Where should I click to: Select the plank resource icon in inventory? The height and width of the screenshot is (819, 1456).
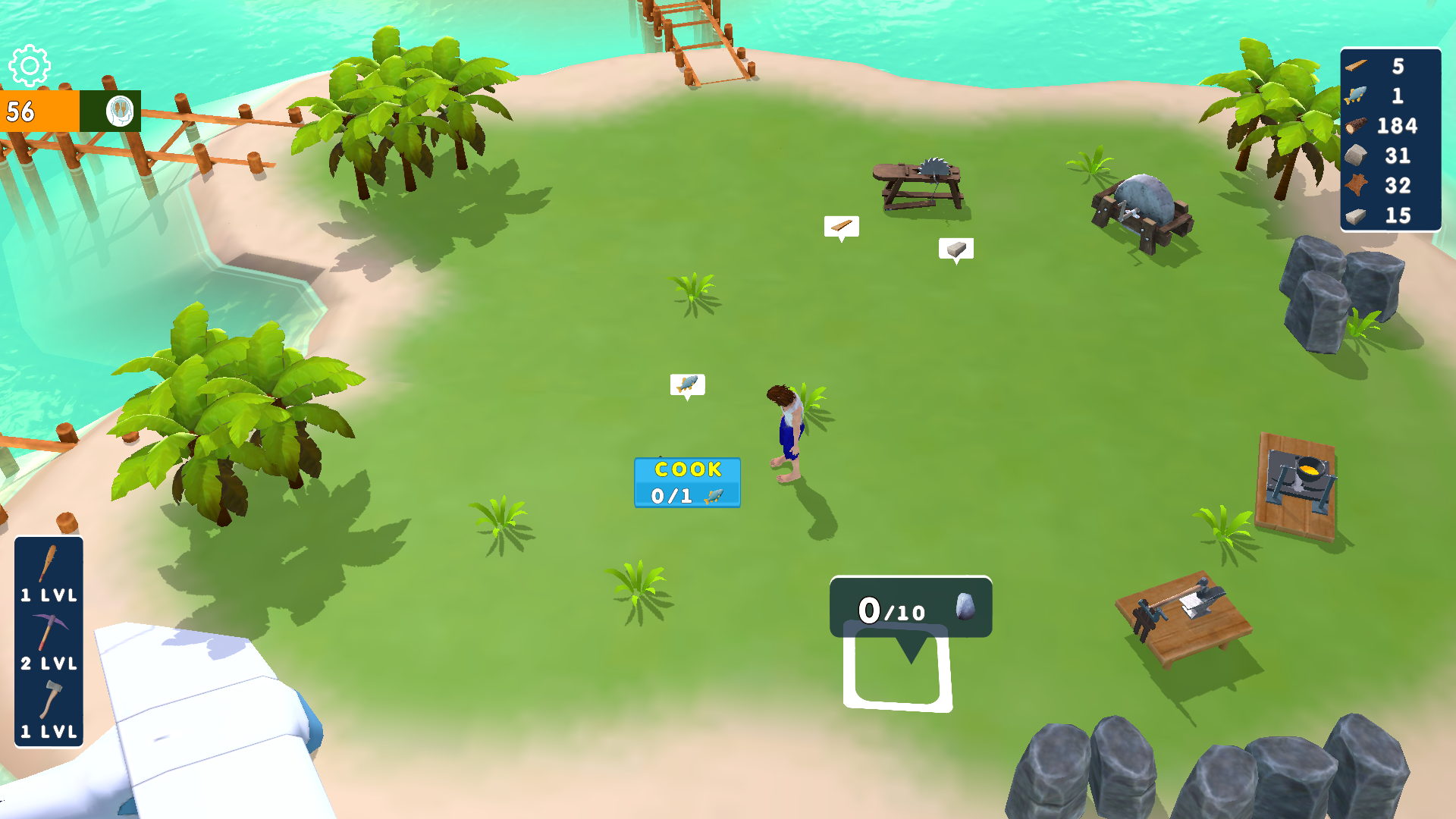pyautogui.click(x=1357, y=66)
